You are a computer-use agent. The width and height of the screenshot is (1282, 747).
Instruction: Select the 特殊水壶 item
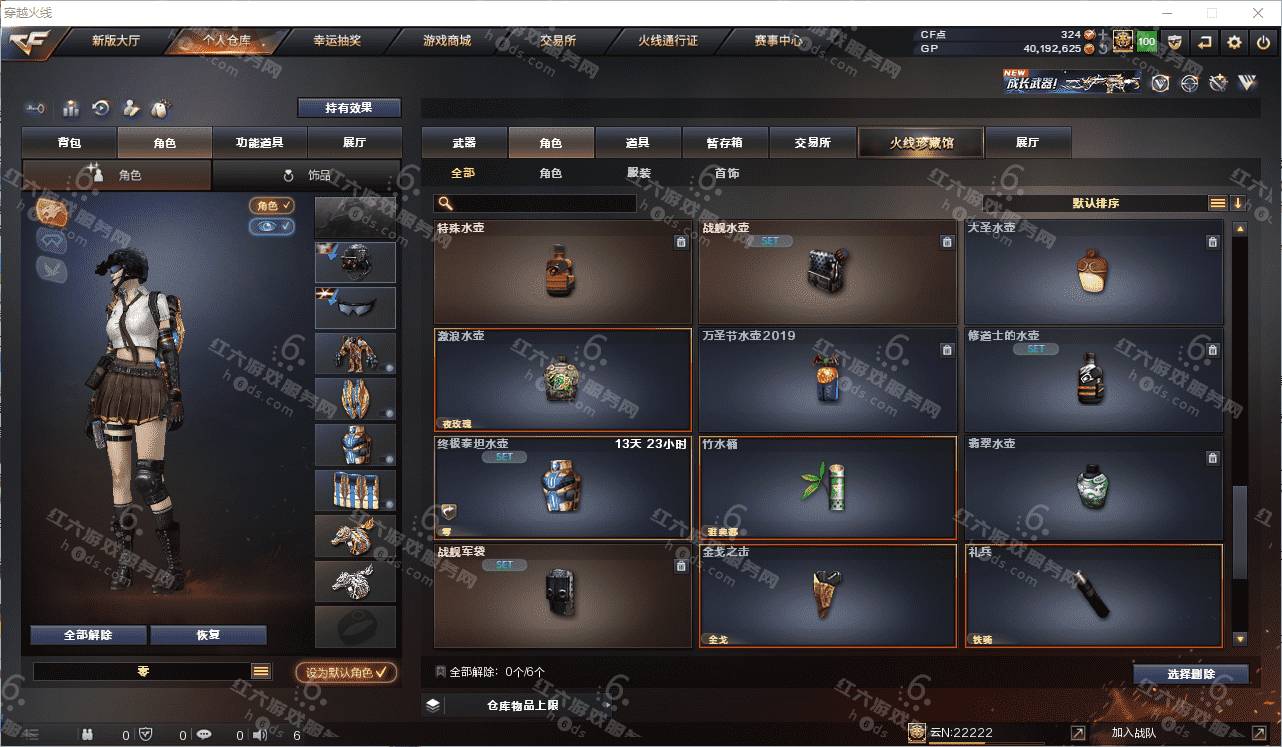562,272
